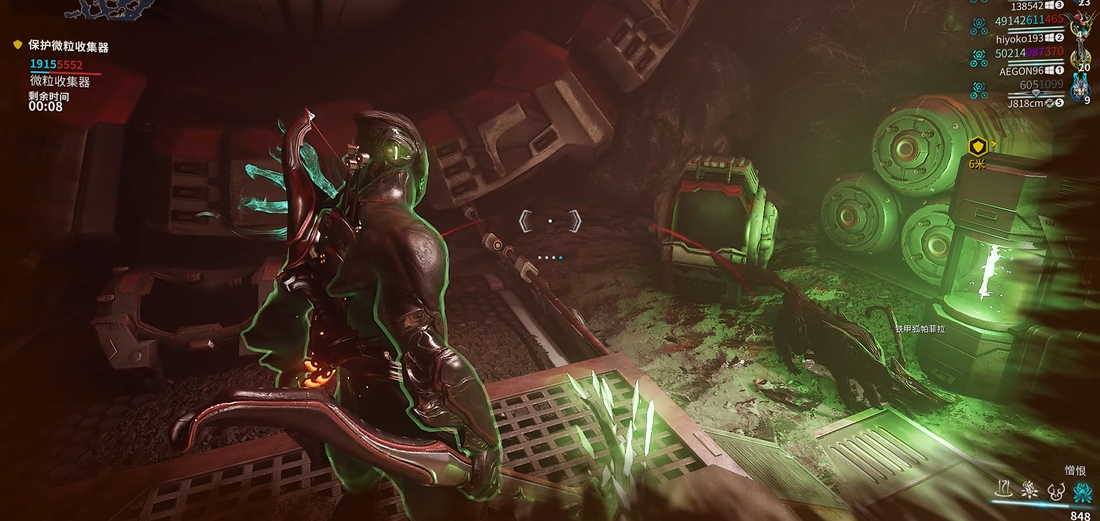
Task: Activate the third curled-horns ability icon
Action: click(x=1054, y=491)
